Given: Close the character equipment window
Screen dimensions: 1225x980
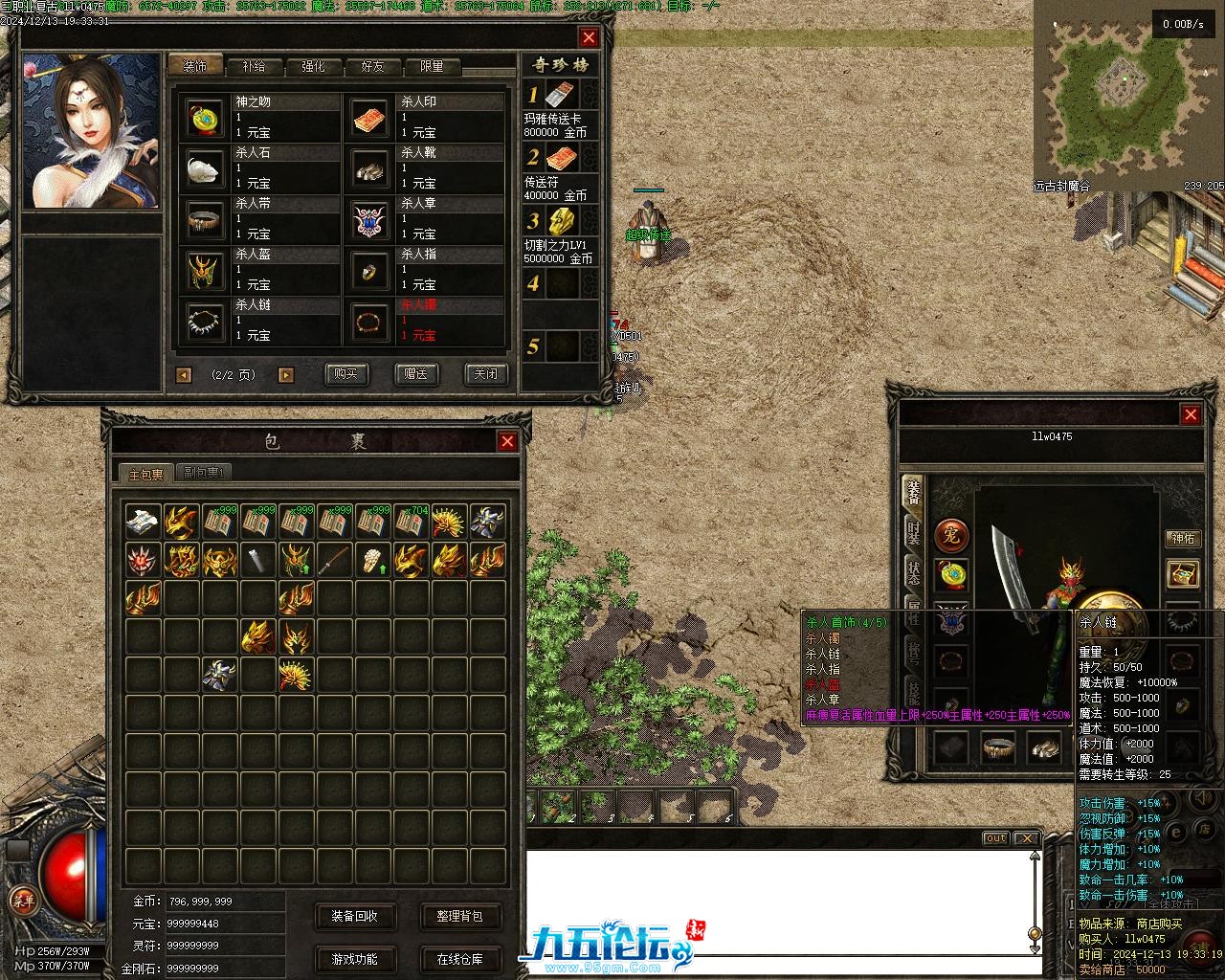Looking at the screenshot, I should 1191,414.
